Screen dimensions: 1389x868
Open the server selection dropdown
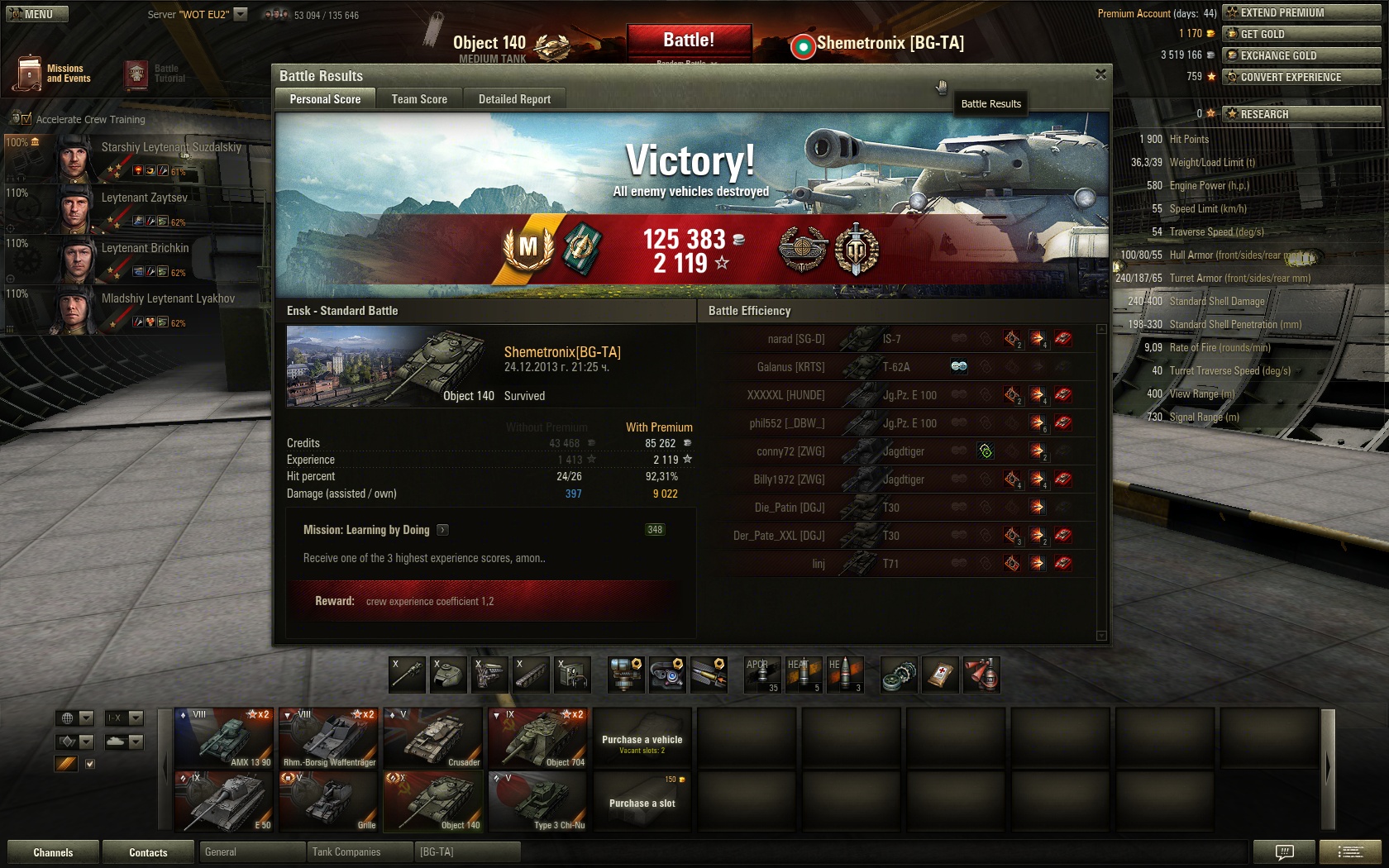(241, 14)
